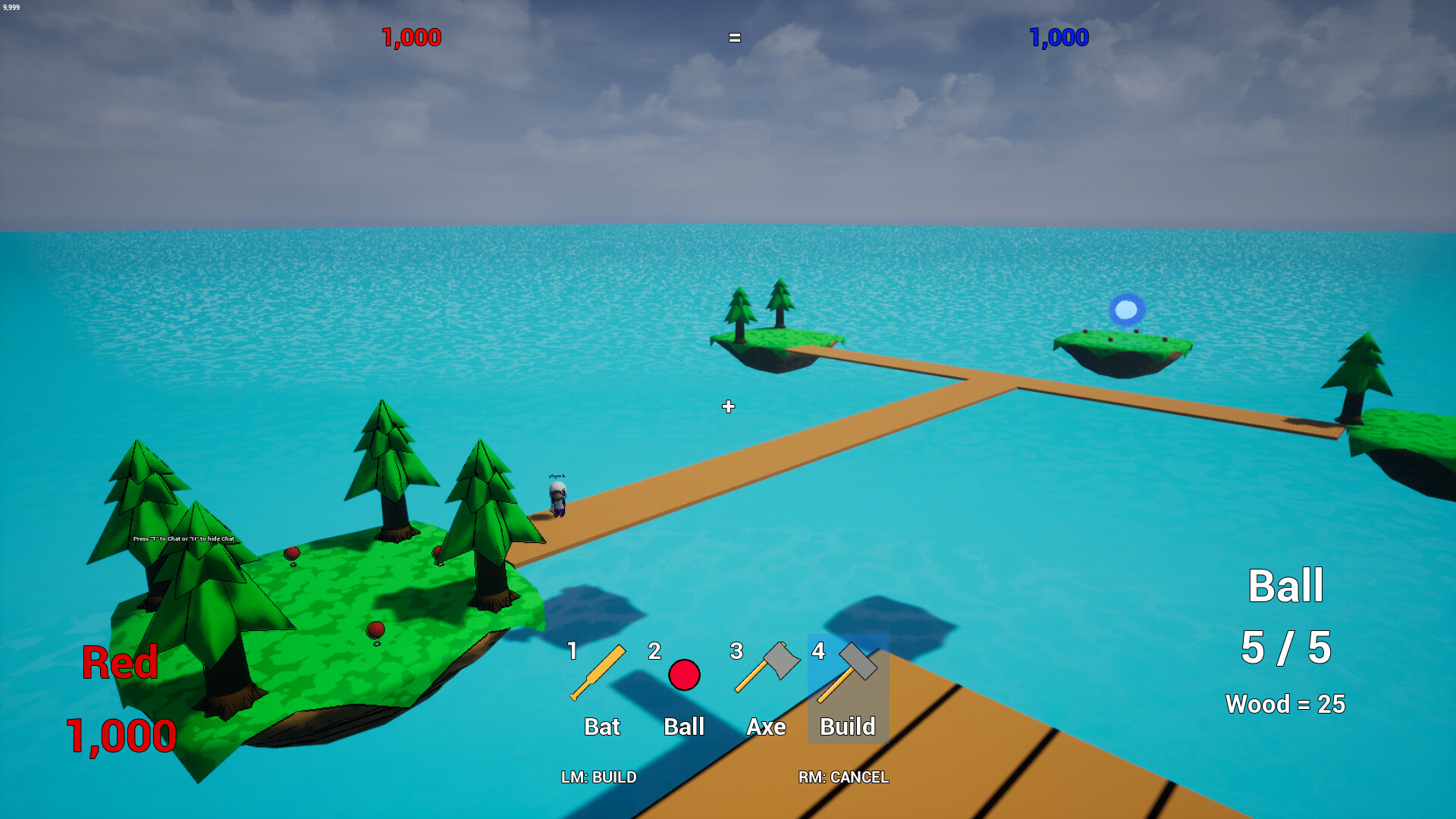This screenshot has height=819, width=1456.
Task: Click the Wood = 25 resource indicator
Action: (1285, 704)
